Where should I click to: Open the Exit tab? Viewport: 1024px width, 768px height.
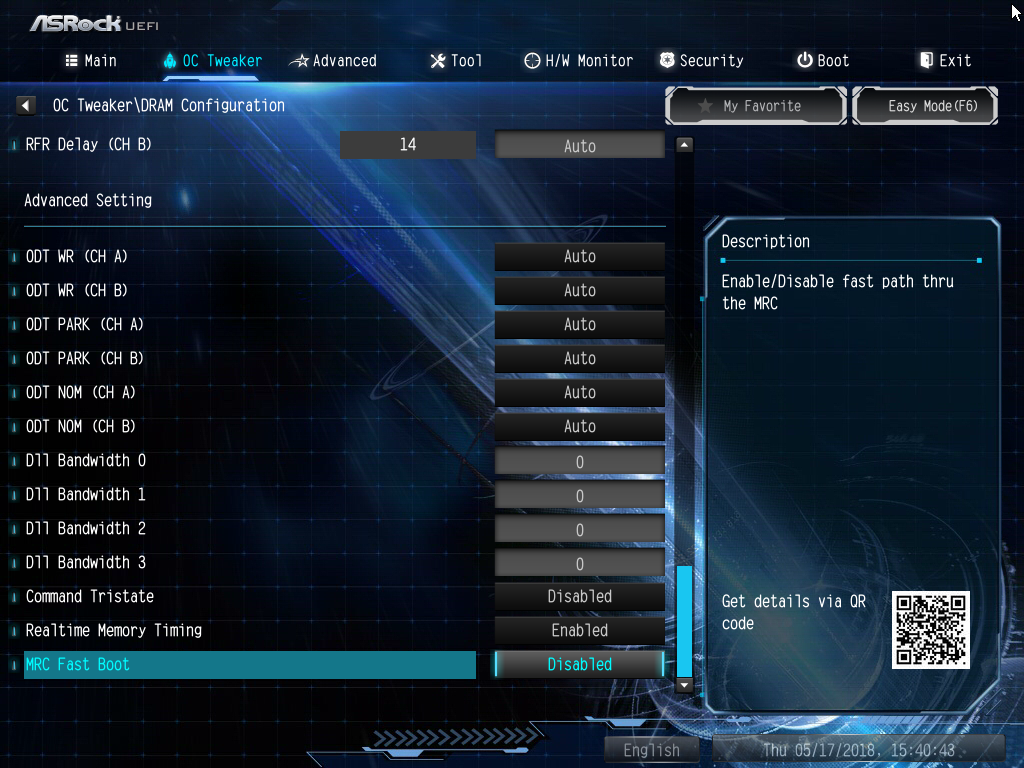(x=945, y=61)
